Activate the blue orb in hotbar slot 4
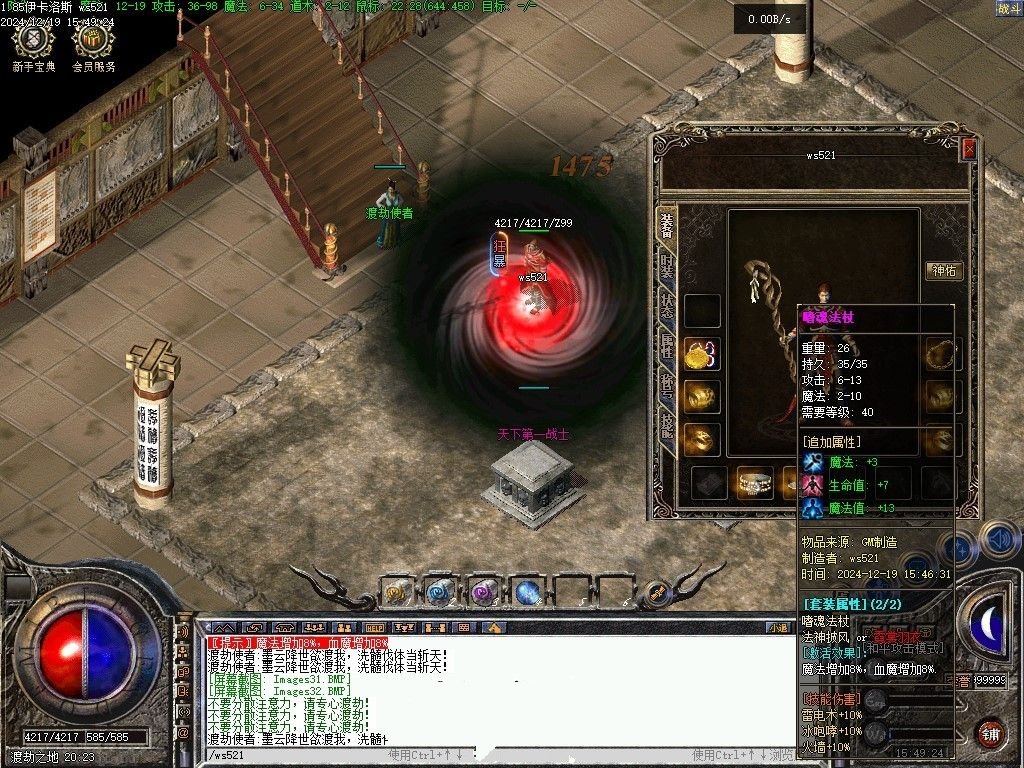The width and height of the screenshot is (1024, 768). pyautogui.click(x=527, y=592)
